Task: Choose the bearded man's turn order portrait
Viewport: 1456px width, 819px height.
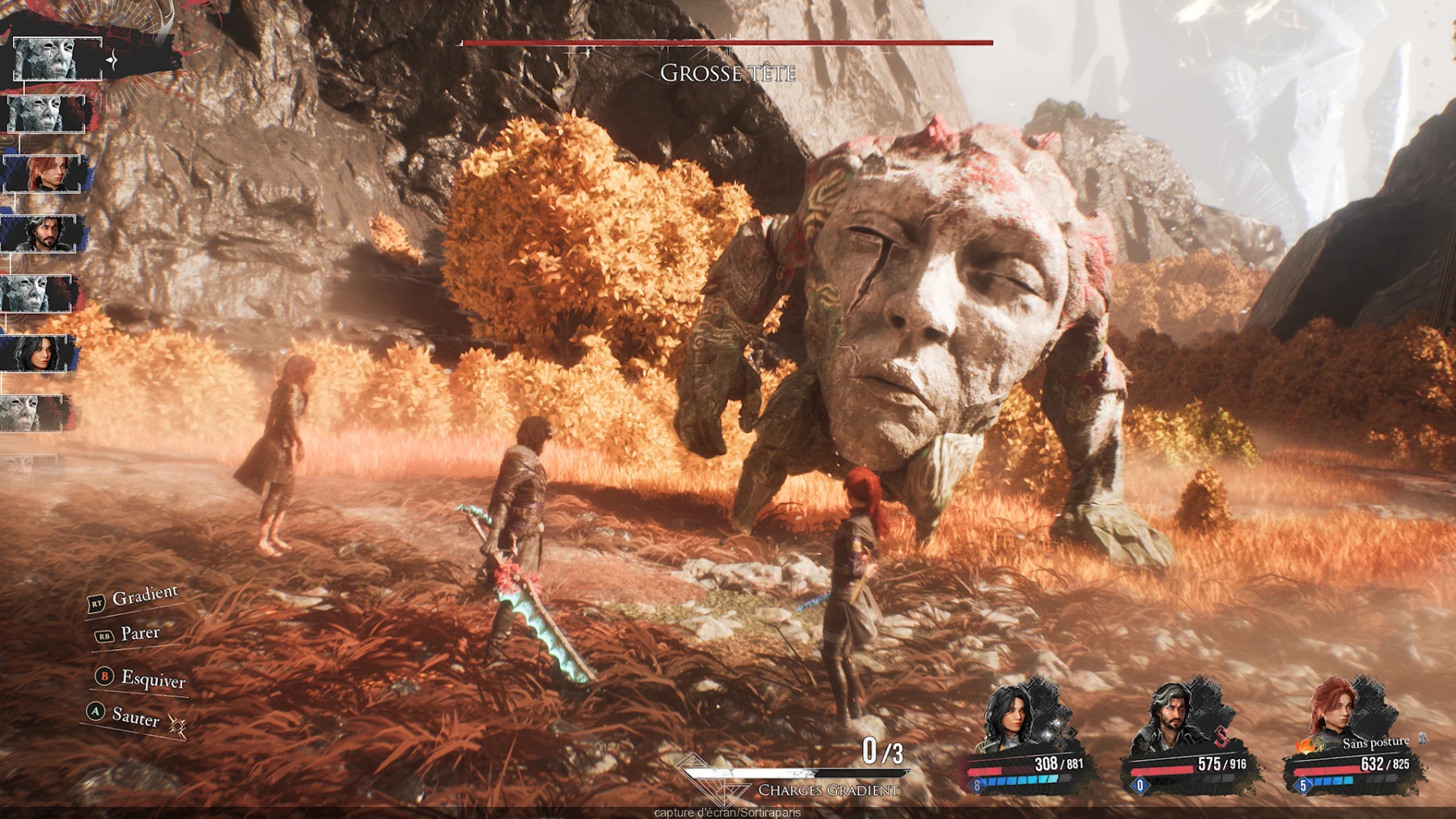Action: [40, 234]
